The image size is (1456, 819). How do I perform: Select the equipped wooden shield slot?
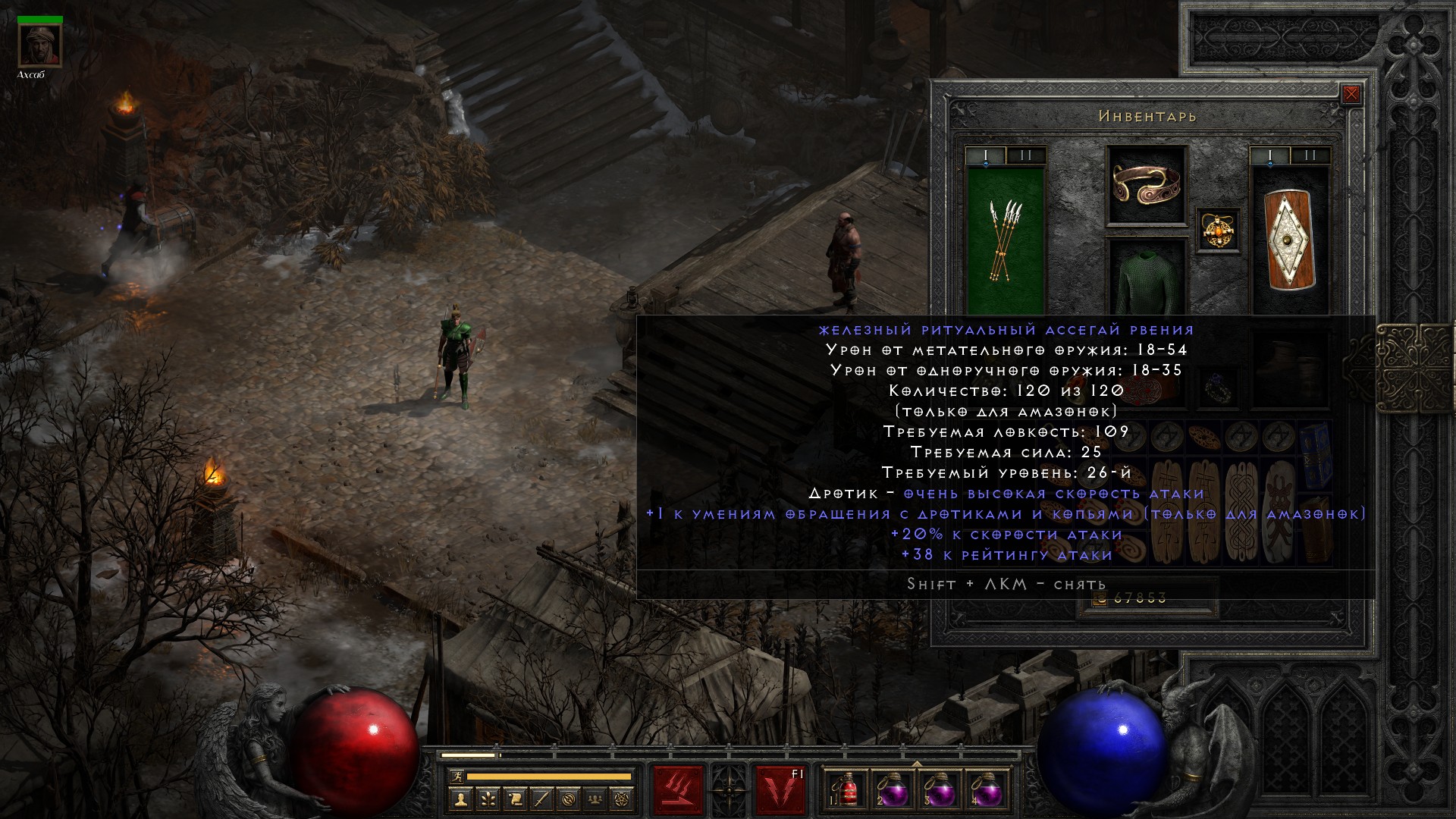pos(1289,240)
